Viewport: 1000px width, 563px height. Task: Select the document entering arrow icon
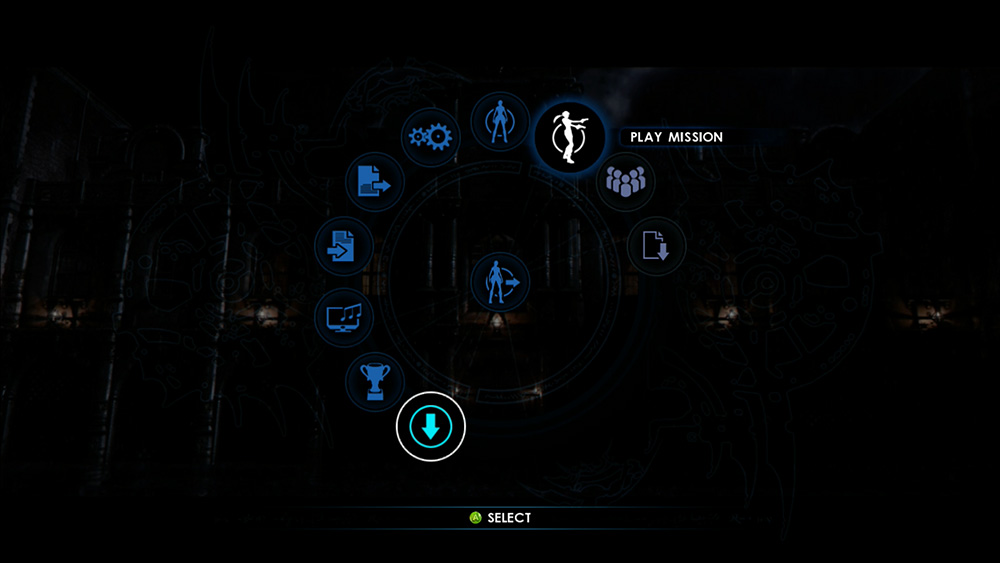tap(343, 246)
